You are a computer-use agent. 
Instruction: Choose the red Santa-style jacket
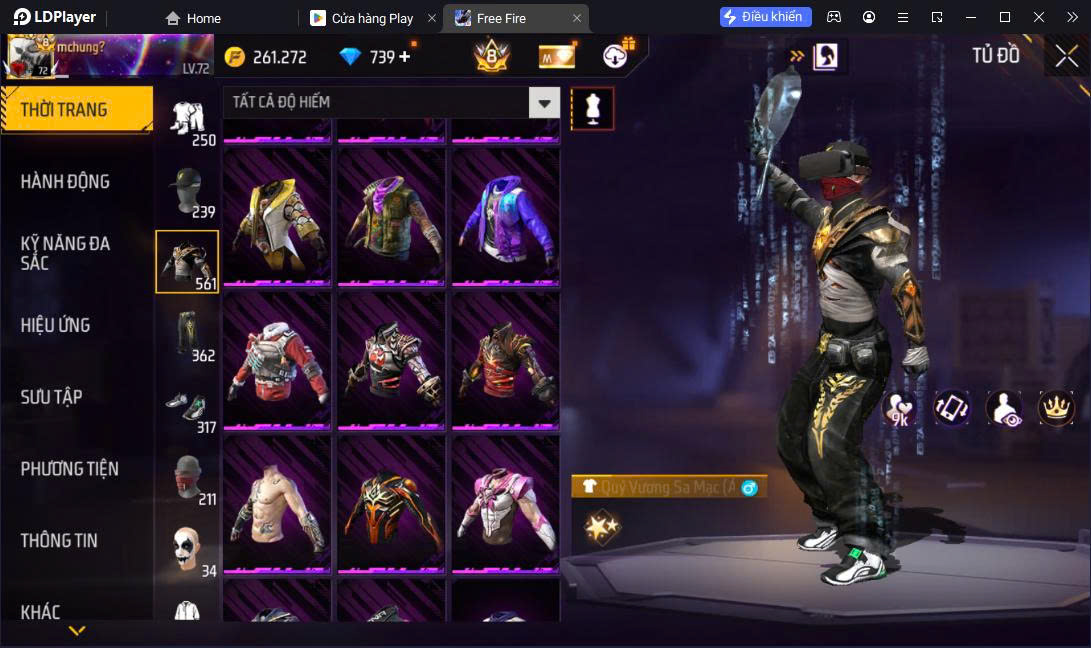coord(277,361)
